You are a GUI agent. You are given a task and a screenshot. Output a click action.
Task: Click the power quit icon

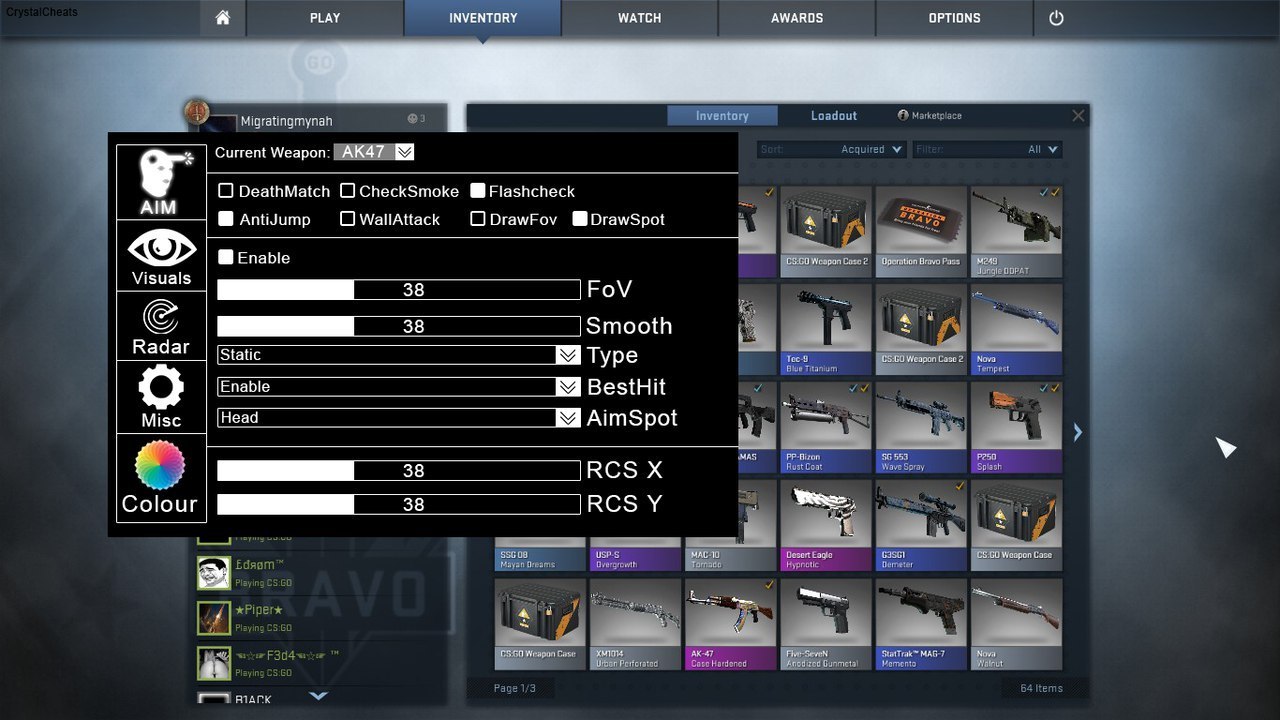pyautogui.click(x=1056, y=18)
